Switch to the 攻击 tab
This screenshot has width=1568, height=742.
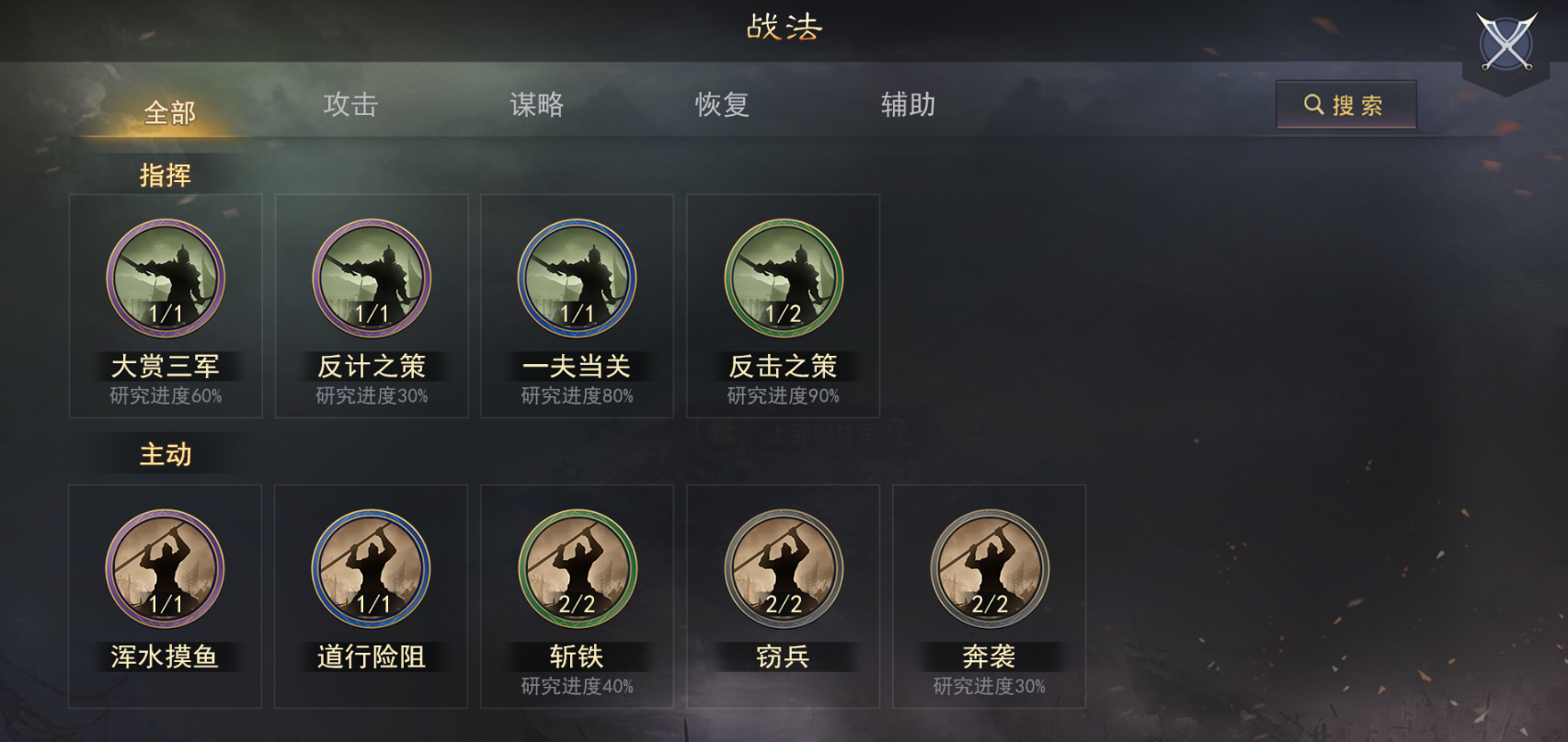(x=352, y=106)
